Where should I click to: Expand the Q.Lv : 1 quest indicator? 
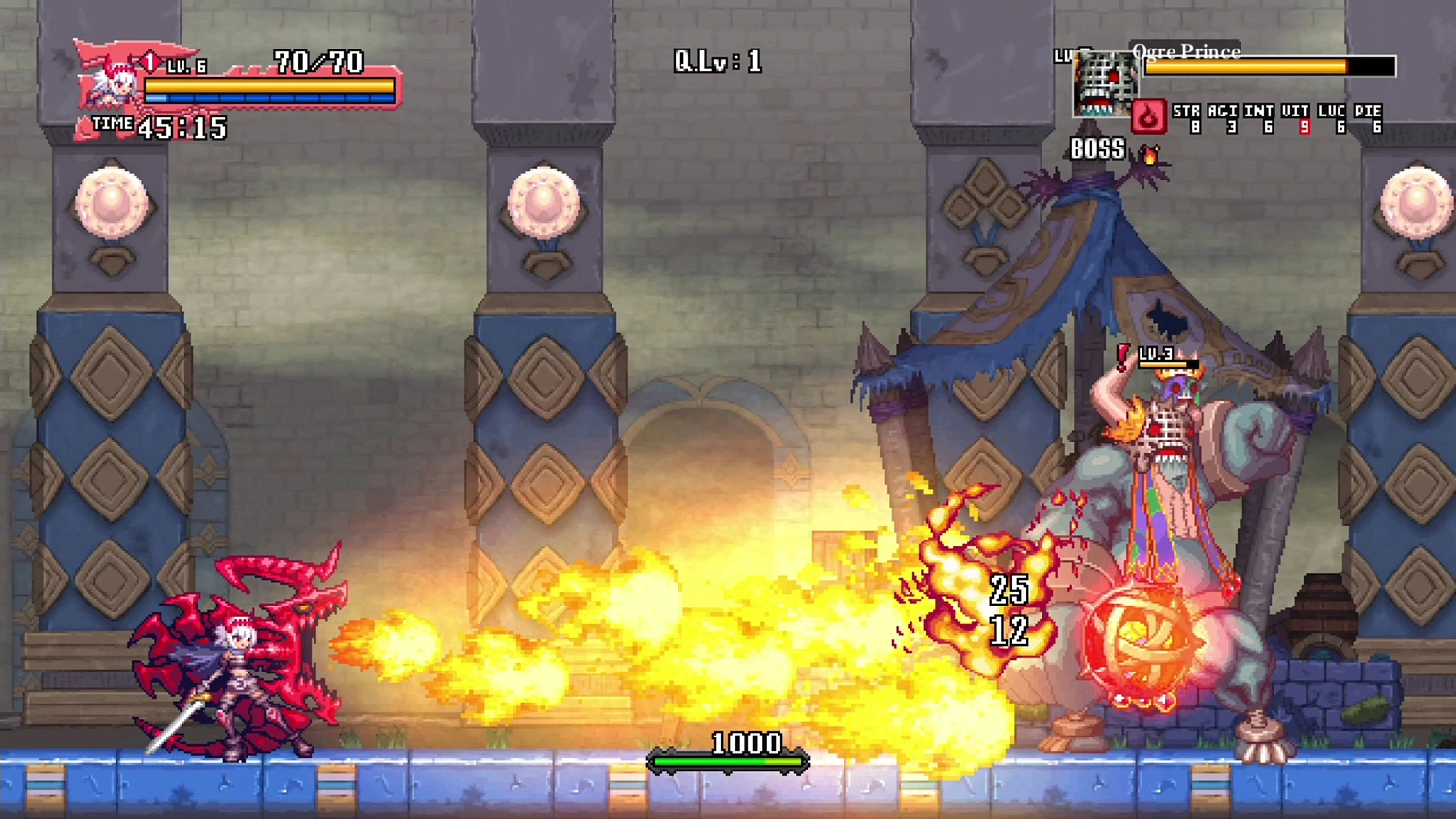(718, 61)
